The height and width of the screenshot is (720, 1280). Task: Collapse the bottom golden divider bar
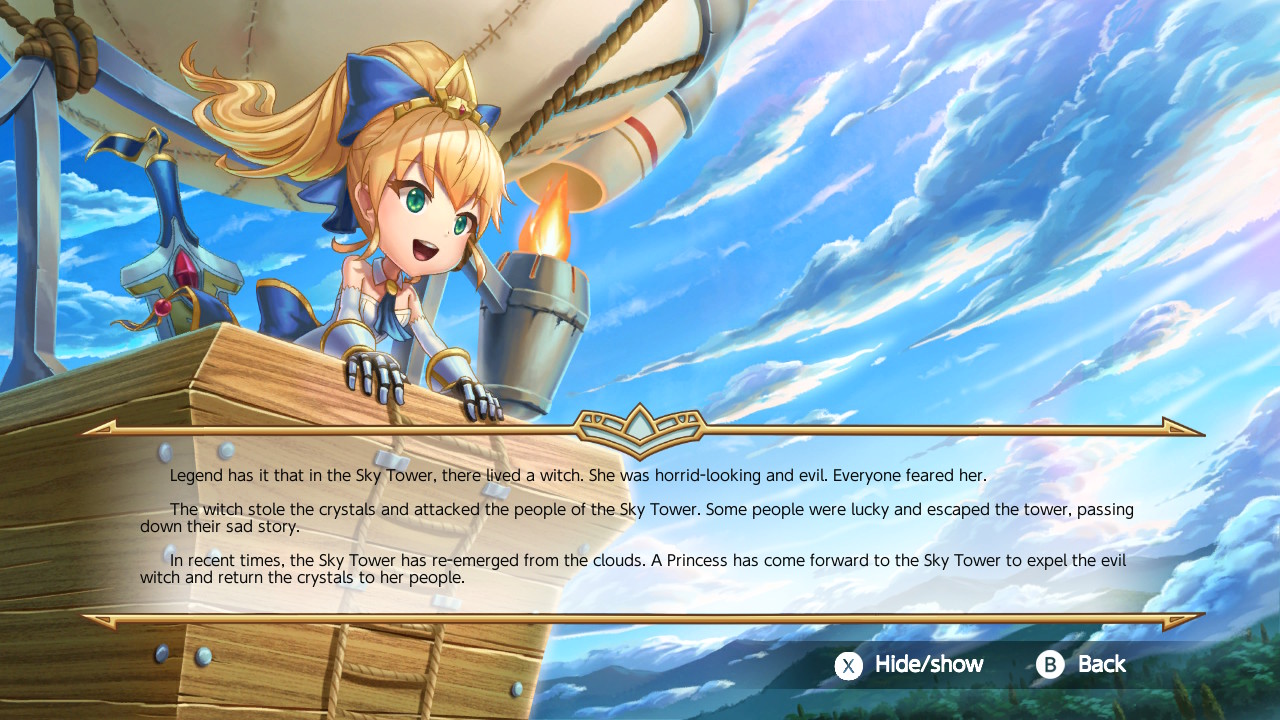click(x=640, y=618)
